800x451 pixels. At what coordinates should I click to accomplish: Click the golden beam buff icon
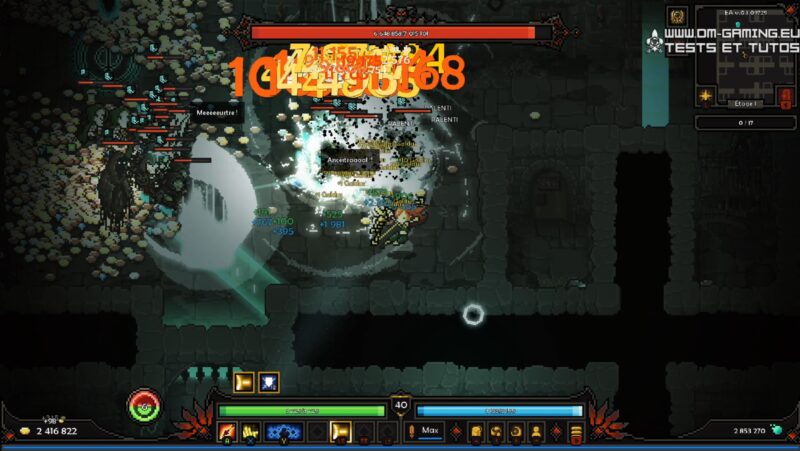click(x=243, y=382)
